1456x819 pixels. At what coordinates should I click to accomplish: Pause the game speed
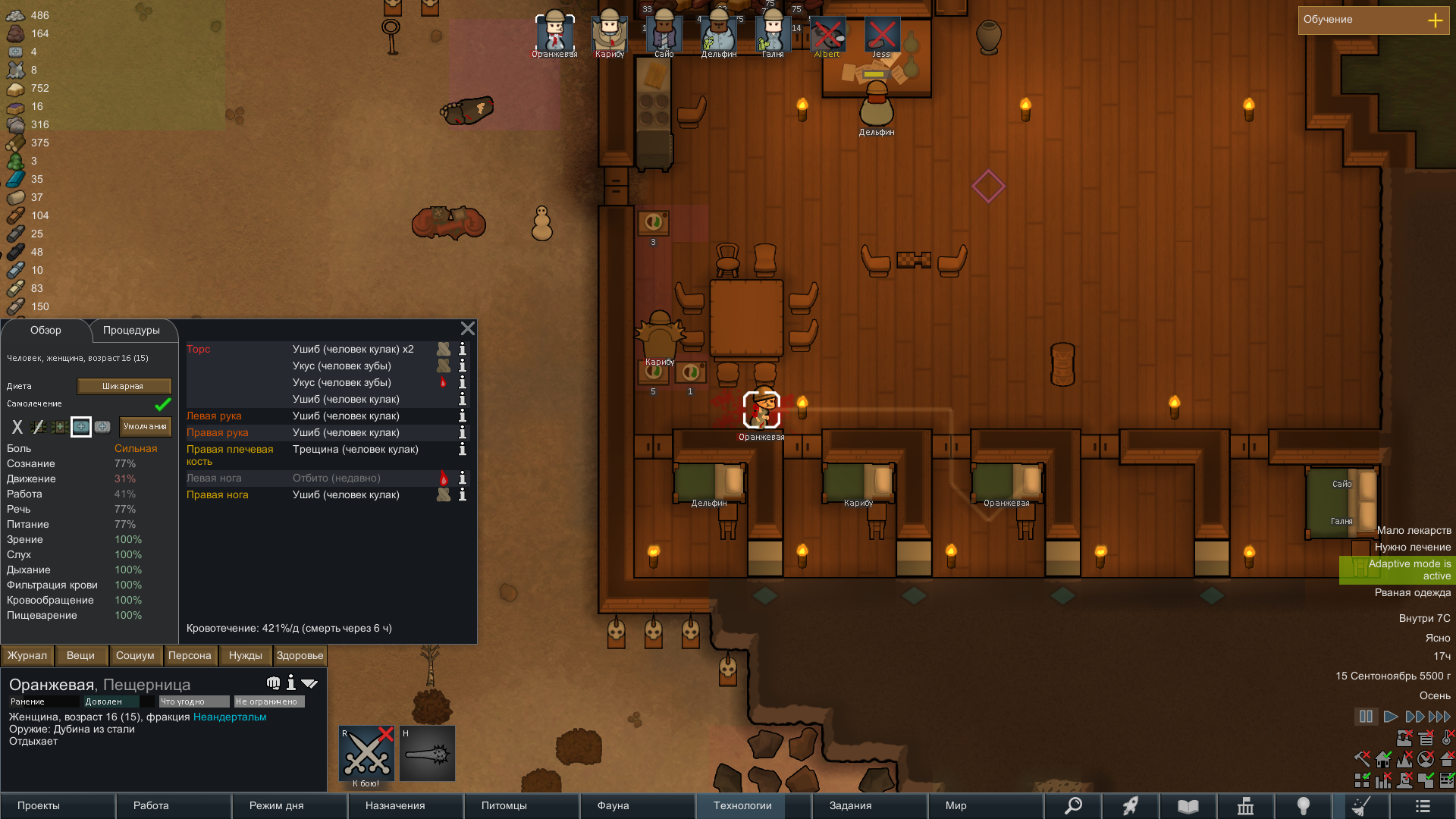pyautogui.click(x=1366, y=717)
